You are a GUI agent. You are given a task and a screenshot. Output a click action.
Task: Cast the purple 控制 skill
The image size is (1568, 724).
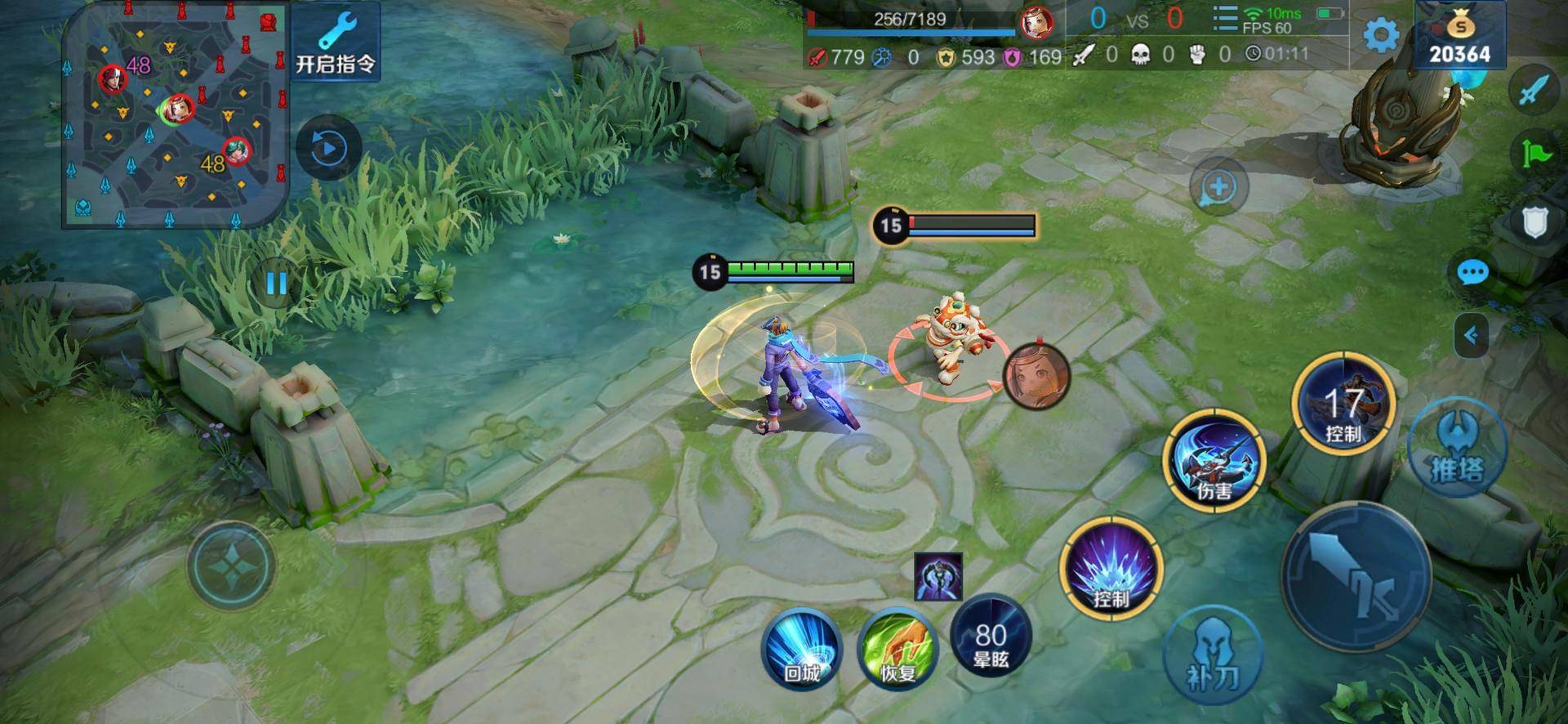click(1111, 568)
